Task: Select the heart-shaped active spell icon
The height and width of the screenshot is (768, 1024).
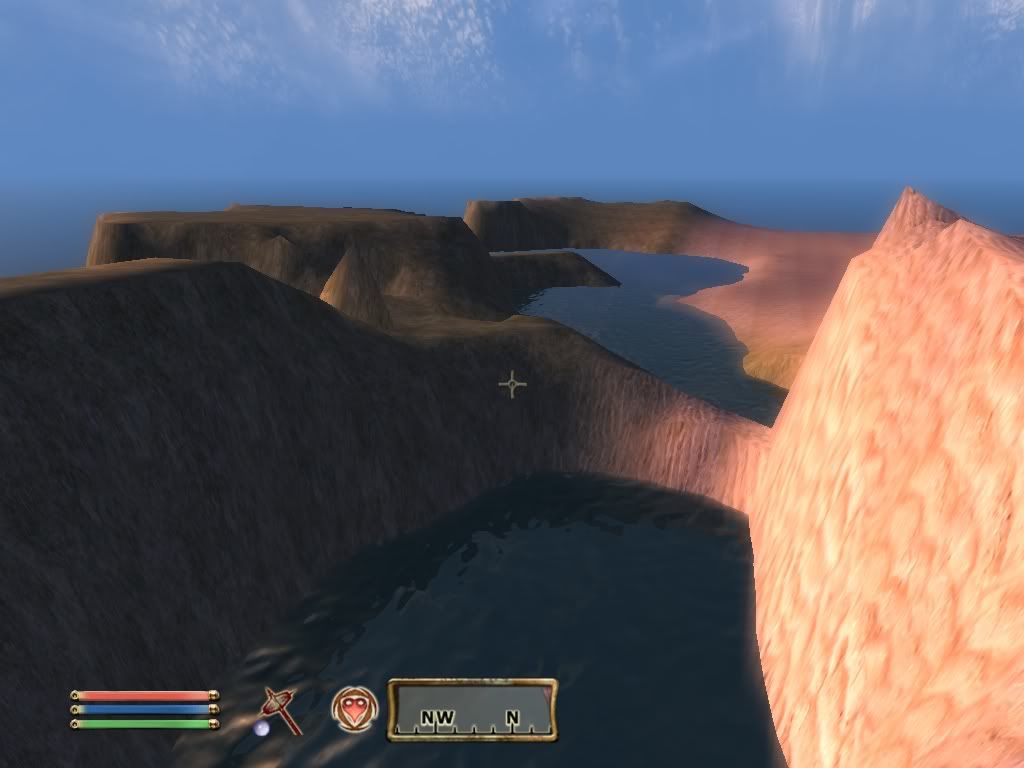Action: [x=353, y=709]
